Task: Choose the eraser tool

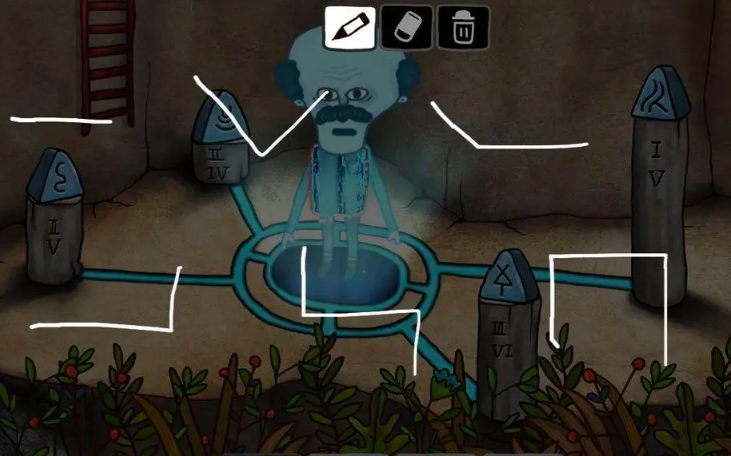Action: pos(407,27)
